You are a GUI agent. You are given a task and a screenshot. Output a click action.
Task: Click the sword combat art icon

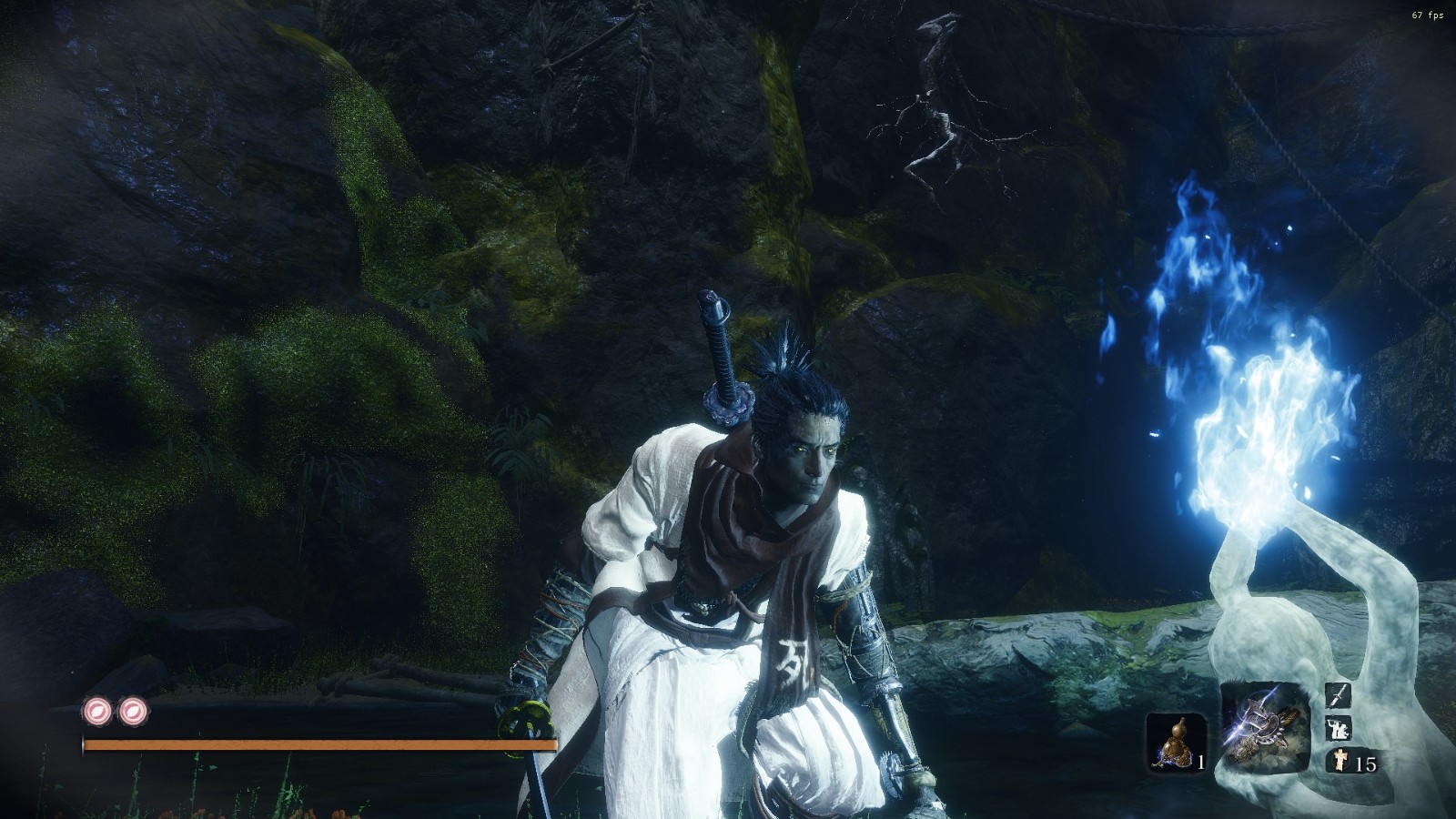(1338, 696)
